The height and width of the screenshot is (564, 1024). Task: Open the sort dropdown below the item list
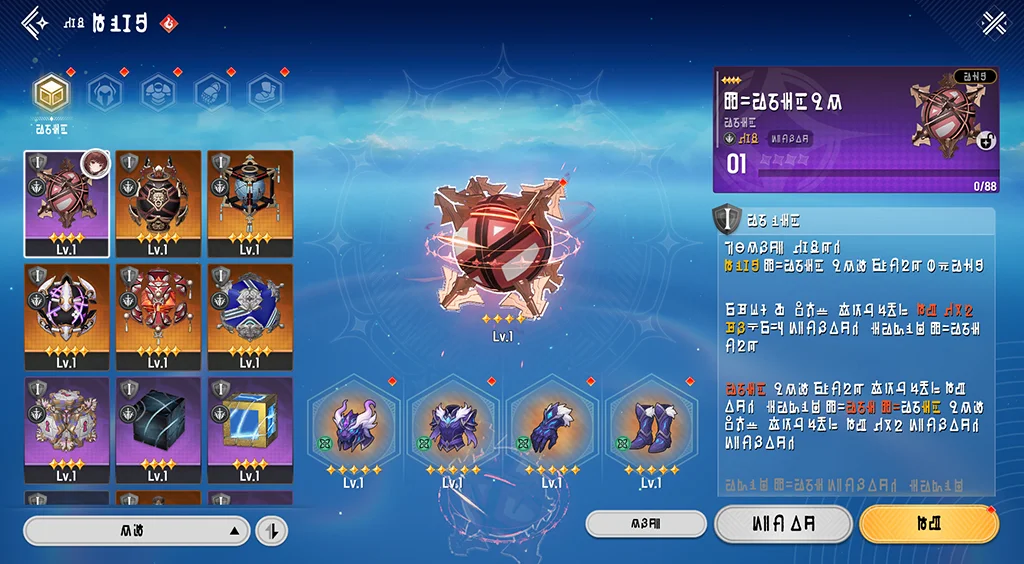(136, 531)
